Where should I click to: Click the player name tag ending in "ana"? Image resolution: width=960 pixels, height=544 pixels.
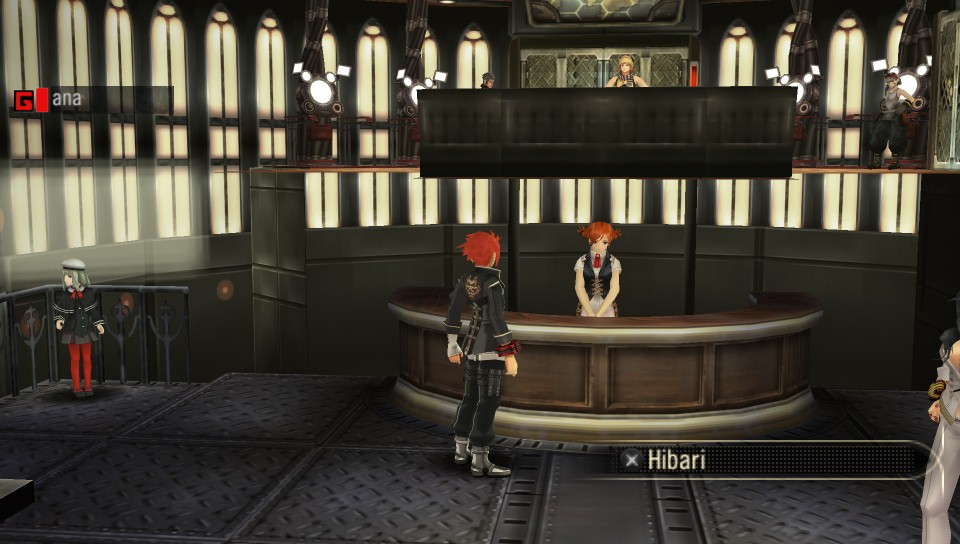[66, 99]
